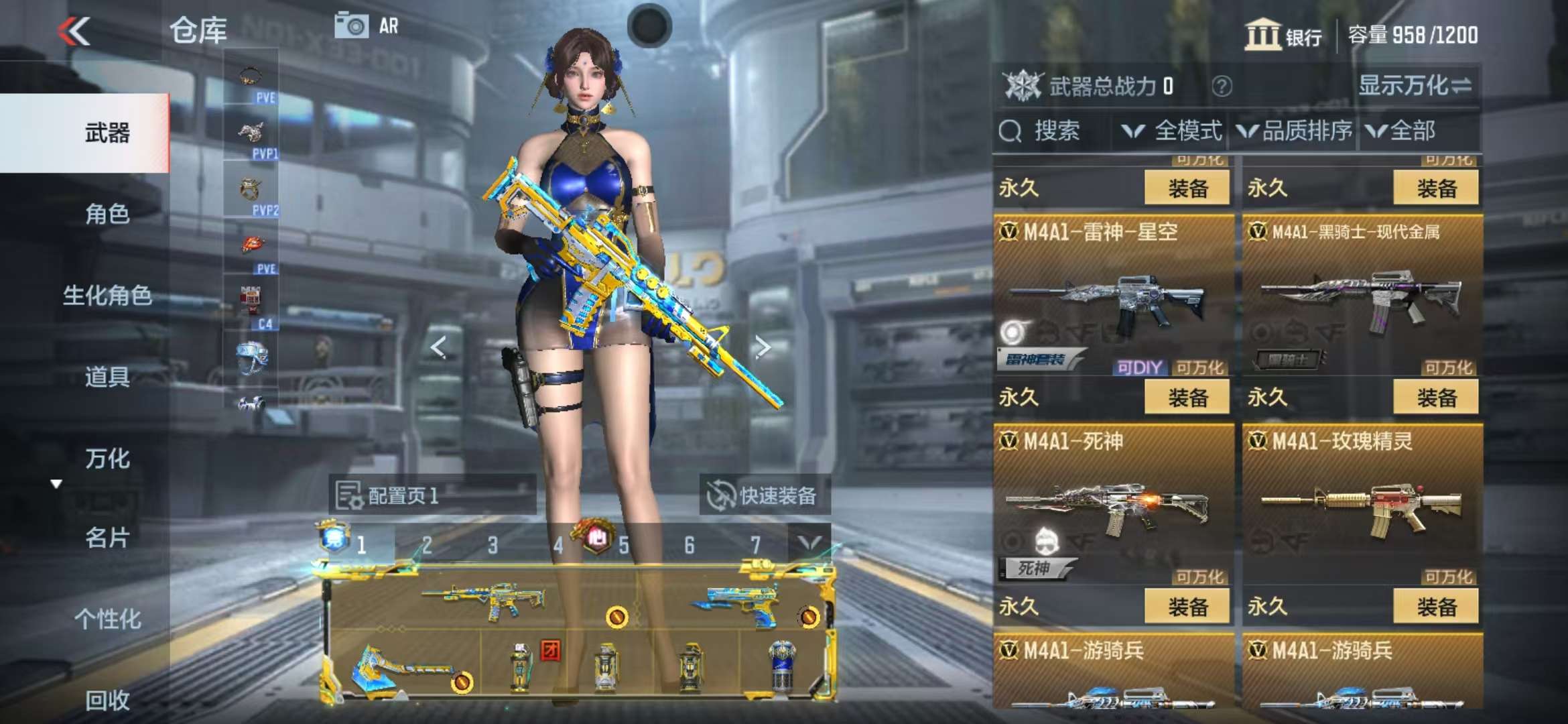Switch to loadout slot 3
Screen dimensions: 1568x724
[x=493, y=546]
